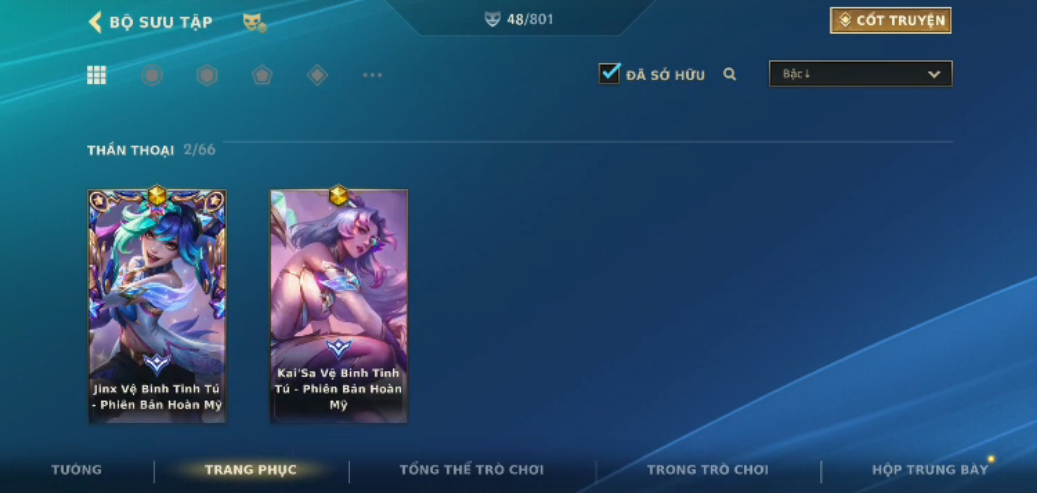Go back using the Bộ Sưu Tập arrow
This screenshot has height=493, width=1037.
(x=96, y=22)
